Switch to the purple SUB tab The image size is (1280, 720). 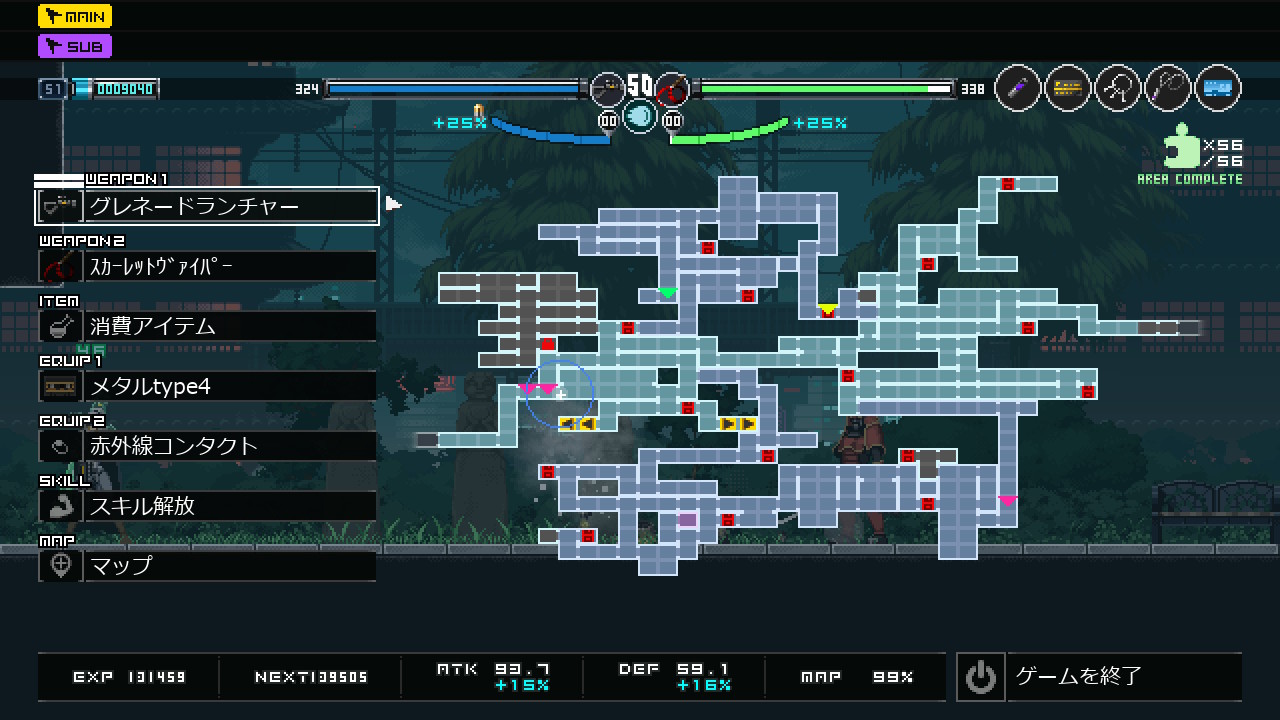(x=75, y=46)
